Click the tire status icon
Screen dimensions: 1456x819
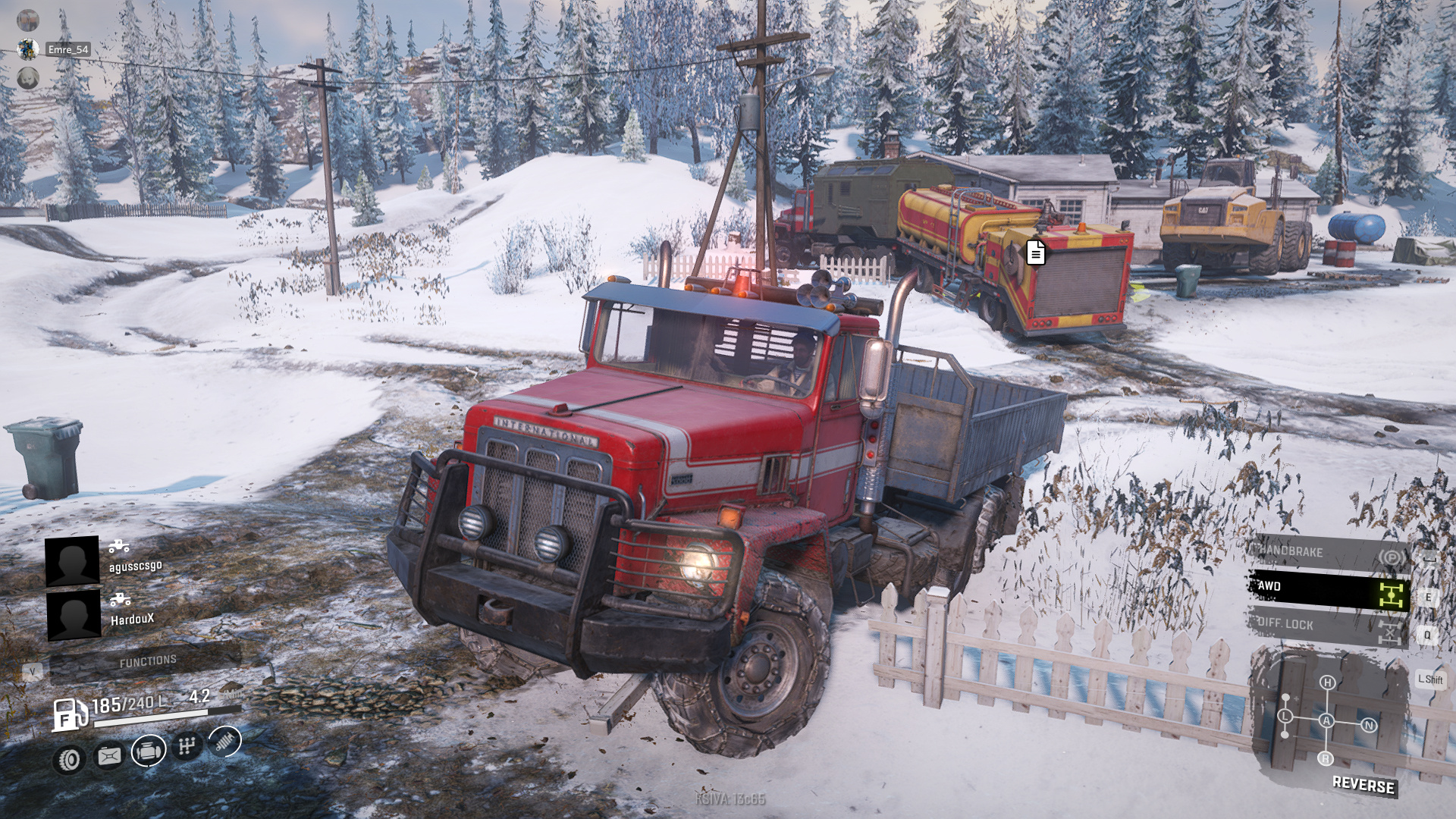click(71, 758)
